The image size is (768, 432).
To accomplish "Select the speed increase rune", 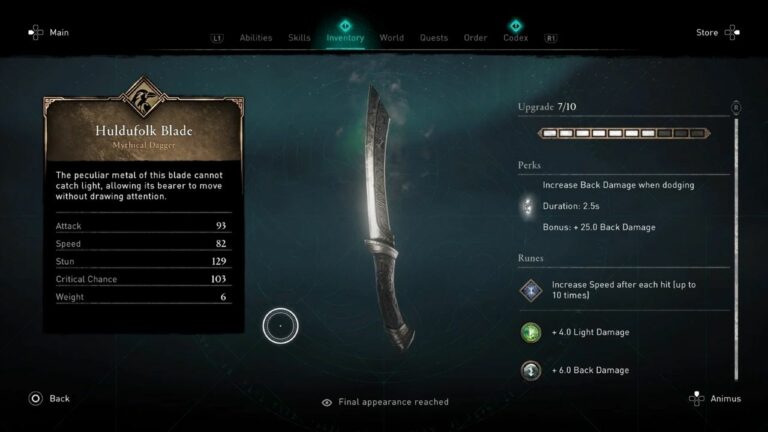I will tap(530, 291).
